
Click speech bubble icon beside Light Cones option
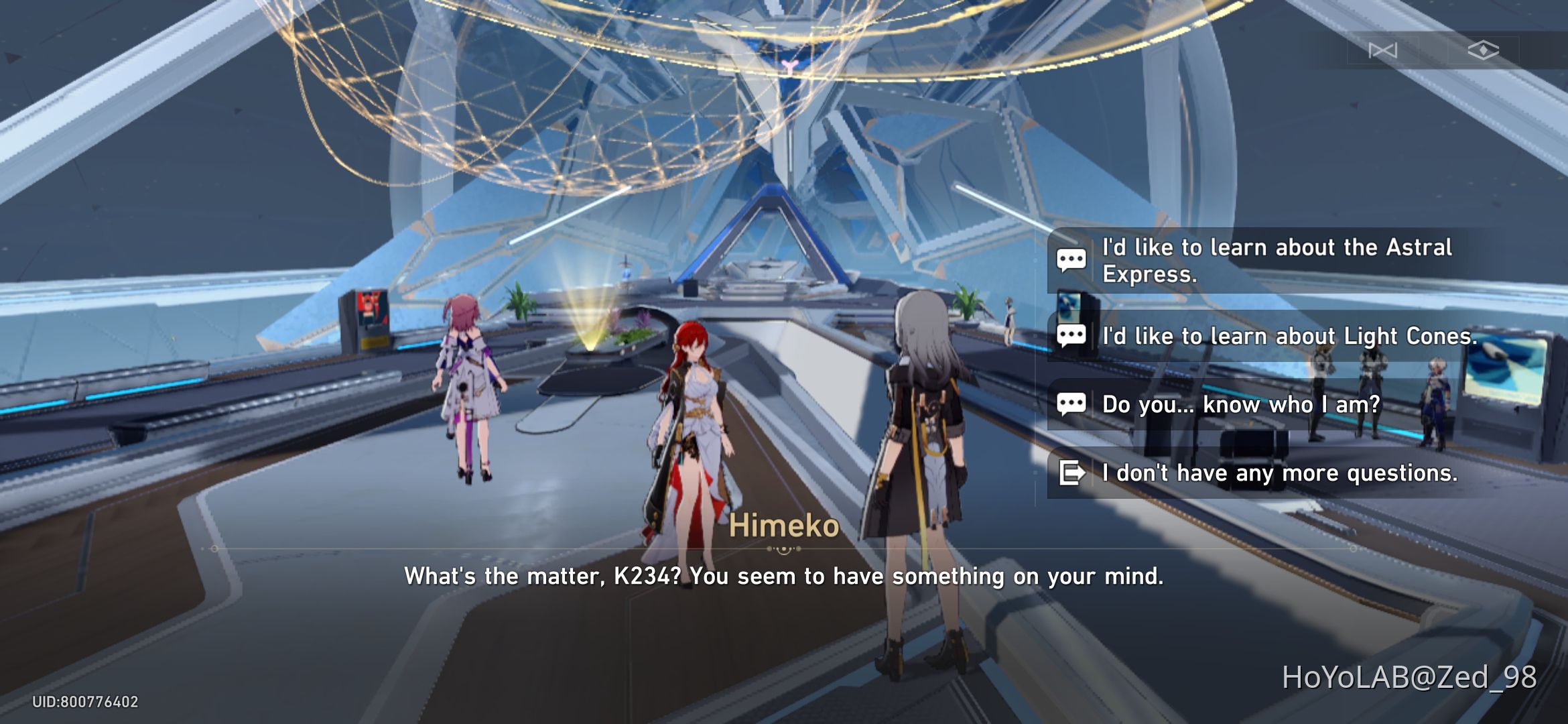coord(1073,335)
